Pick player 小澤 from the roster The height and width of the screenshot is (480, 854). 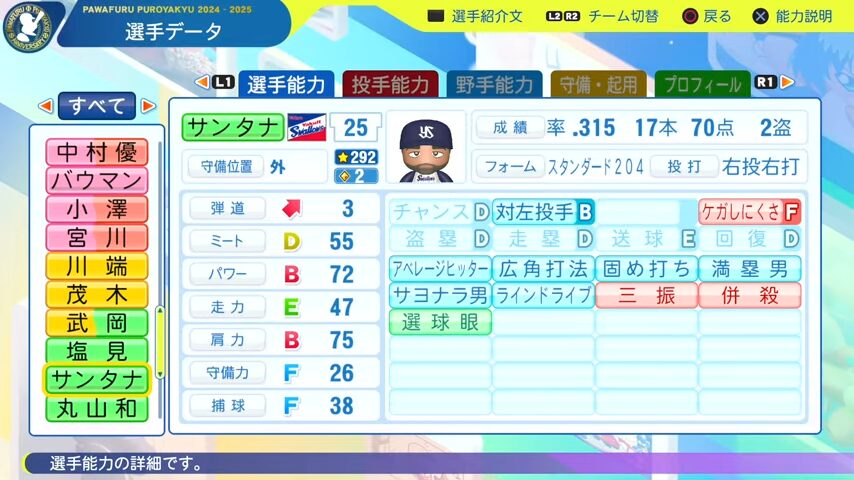coord(96,209)
